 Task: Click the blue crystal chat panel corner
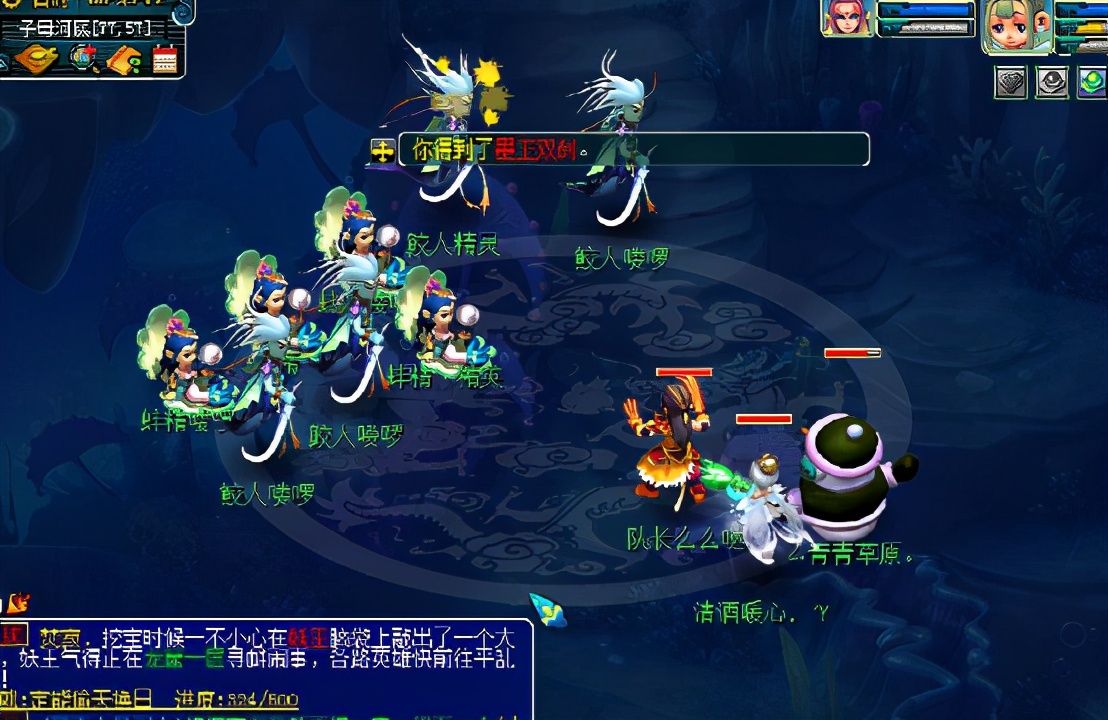pos(547,610)
